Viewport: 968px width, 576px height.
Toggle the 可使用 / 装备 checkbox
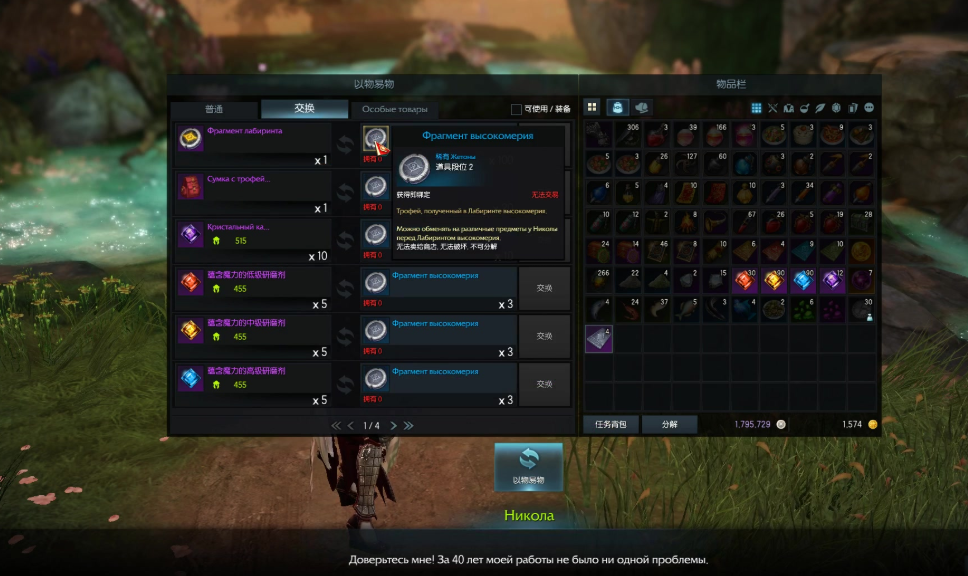coord(516,109)
